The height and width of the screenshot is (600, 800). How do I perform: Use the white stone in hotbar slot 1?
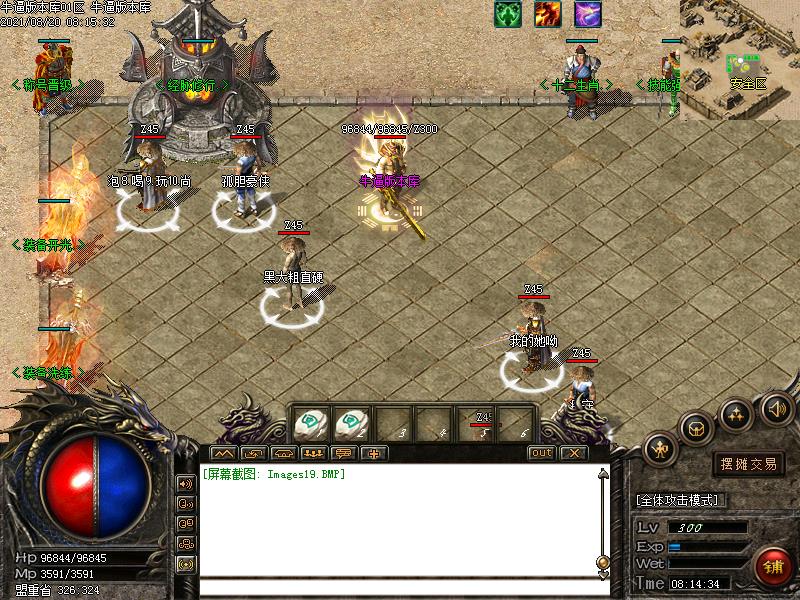[311, 423]
